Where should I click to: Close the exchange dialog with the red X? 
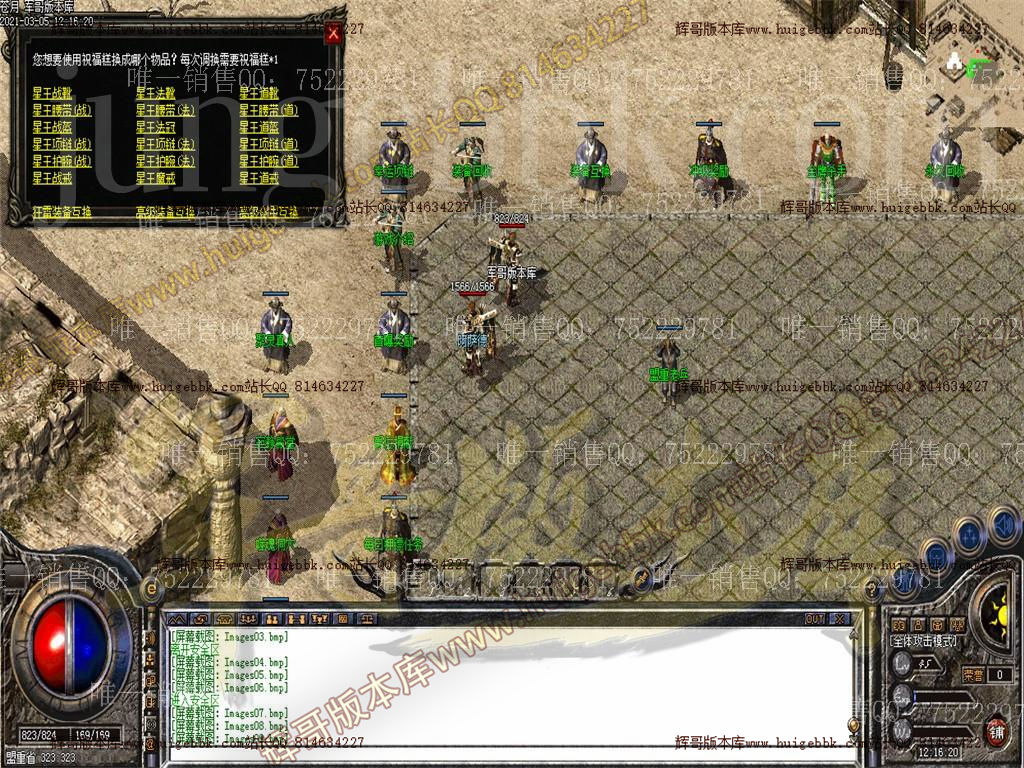coord(334,32)
